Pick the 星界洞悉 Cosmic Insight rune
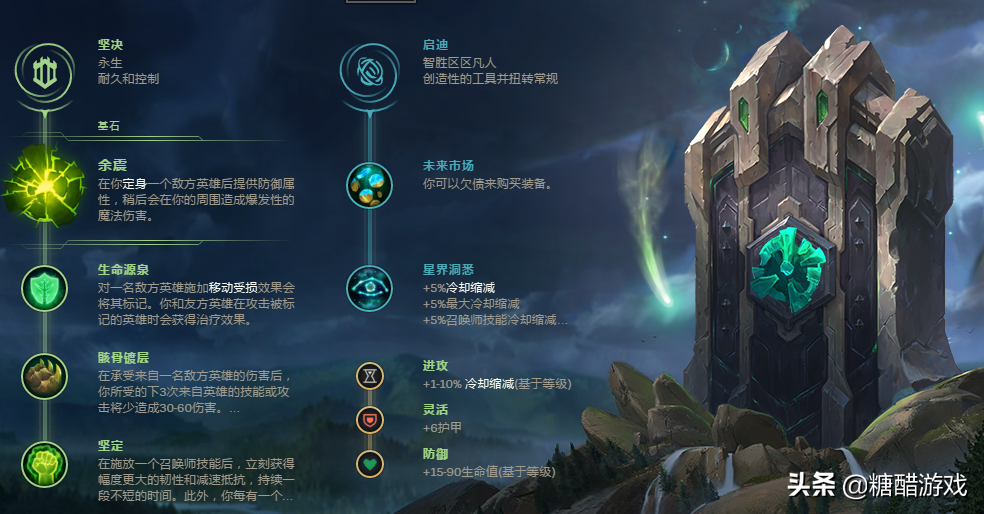The height and width of the screenshot is (514, 984). point(369,288)
